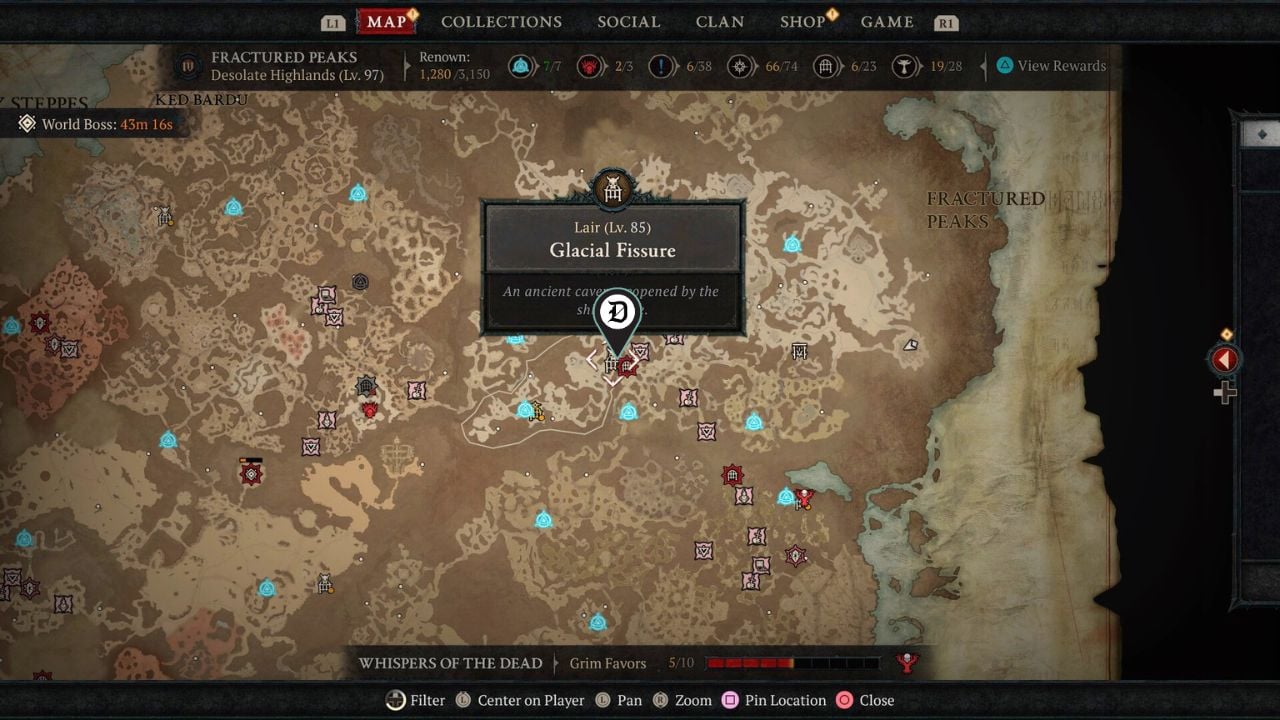Click the Center on Player control
1280x720 pixels.
tap(520, 700)
